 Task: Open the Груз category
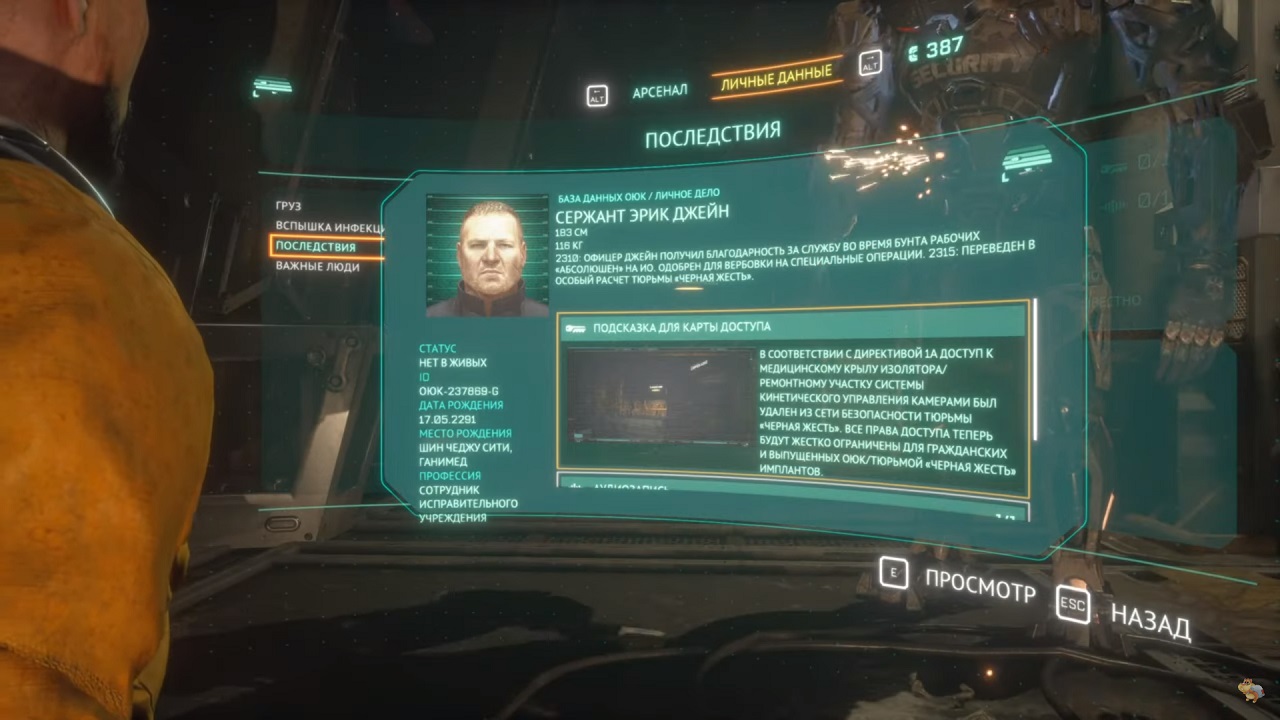[x=289, y=205]
